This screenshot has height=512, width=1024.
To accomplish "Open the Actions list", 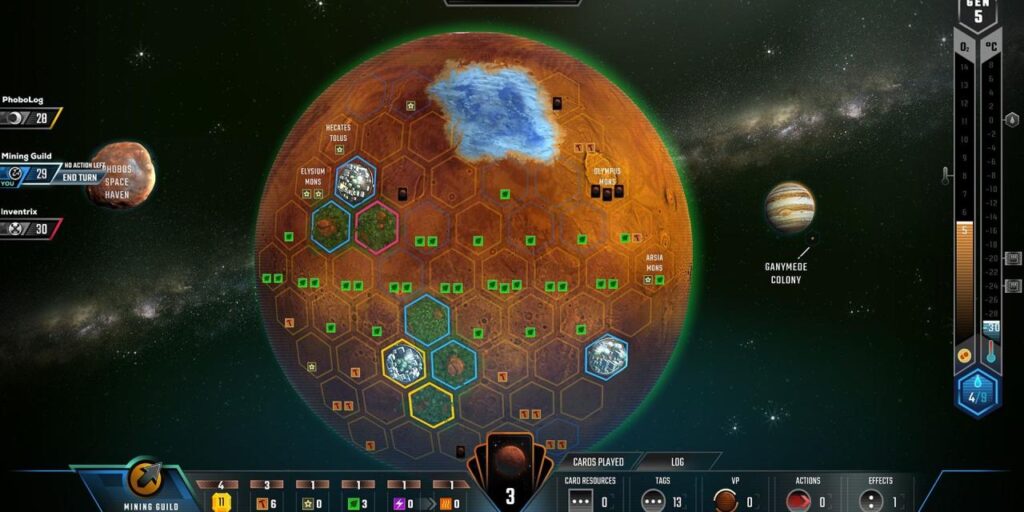I will [x=807, y=495].
